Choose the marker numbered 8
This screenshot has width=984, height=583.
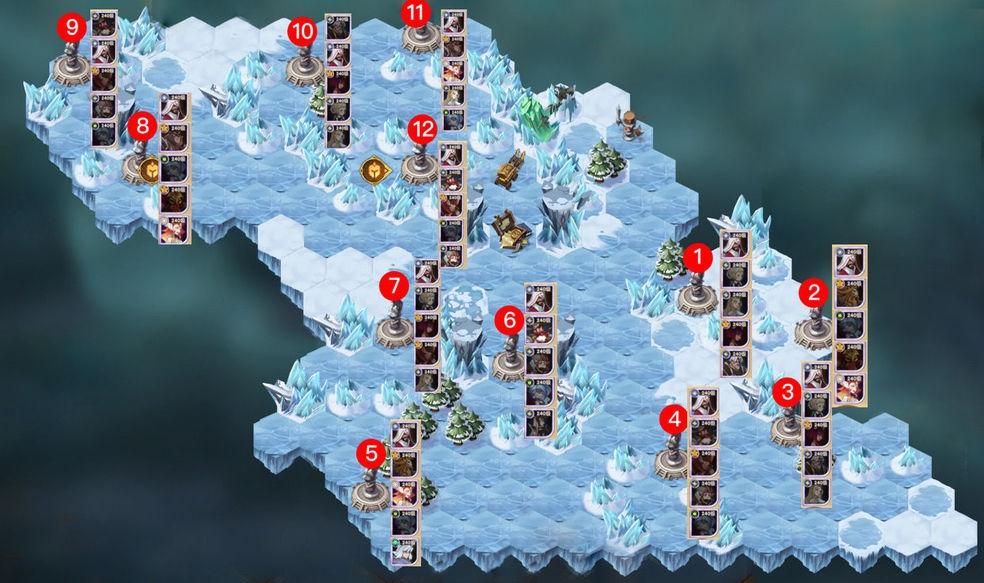pos(142,127)
